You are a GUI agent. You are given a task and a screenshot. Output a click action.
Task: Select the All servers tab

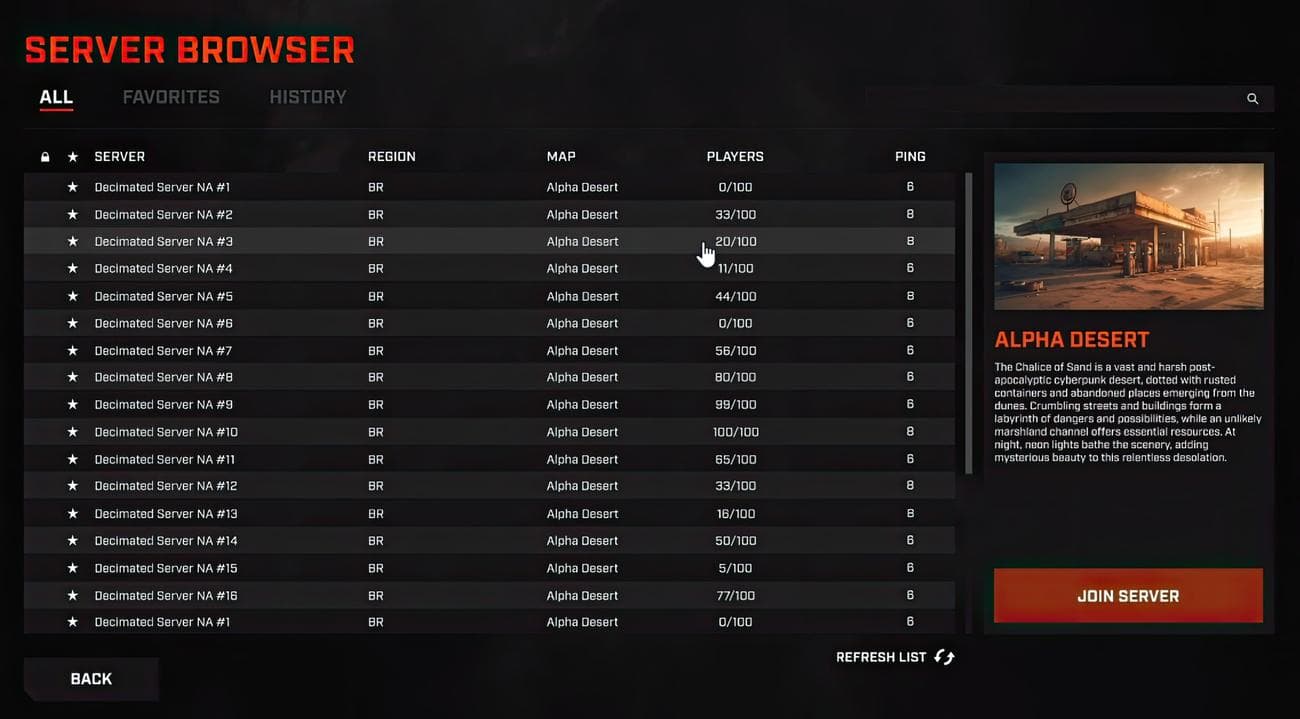pyautogui.click(x=56, y=97)
